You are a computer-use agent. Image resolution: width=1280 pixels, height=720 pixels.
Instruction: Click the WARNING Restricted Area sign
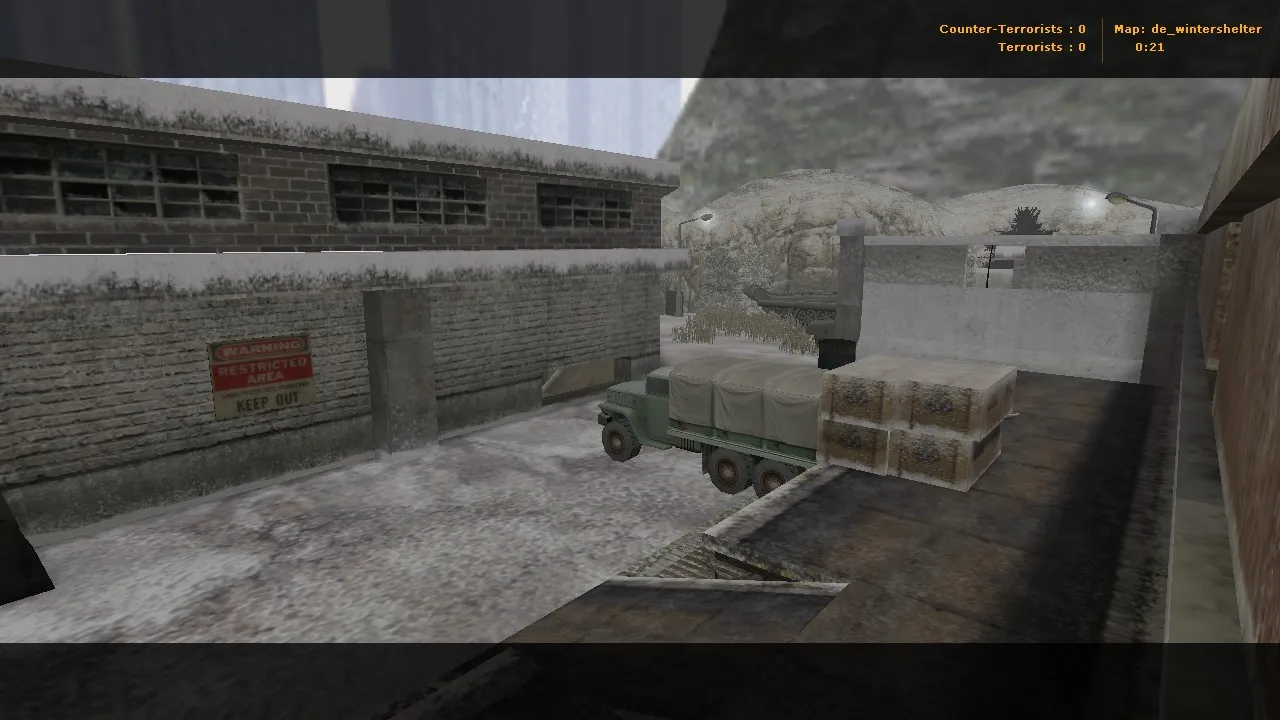[263, 379]
